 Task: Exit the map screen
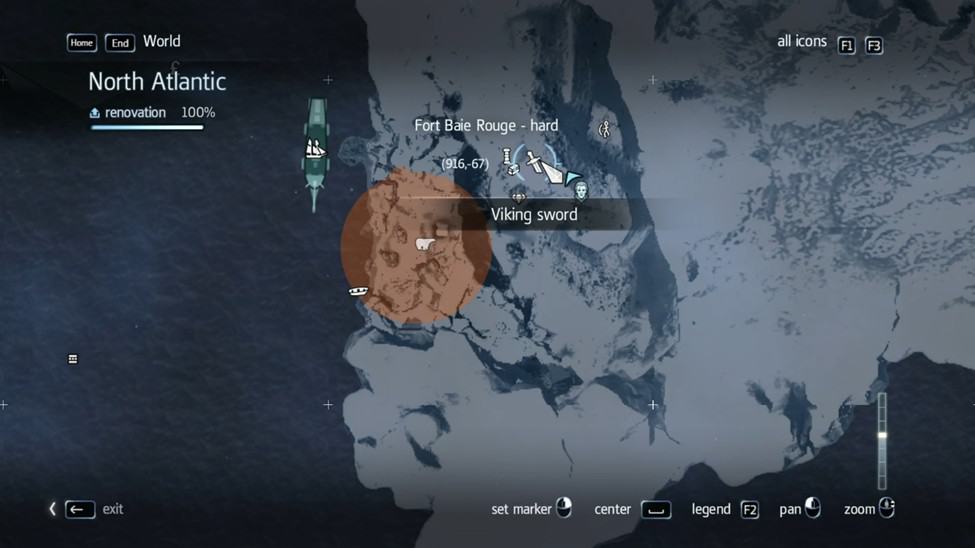click(x=80, y=510)
